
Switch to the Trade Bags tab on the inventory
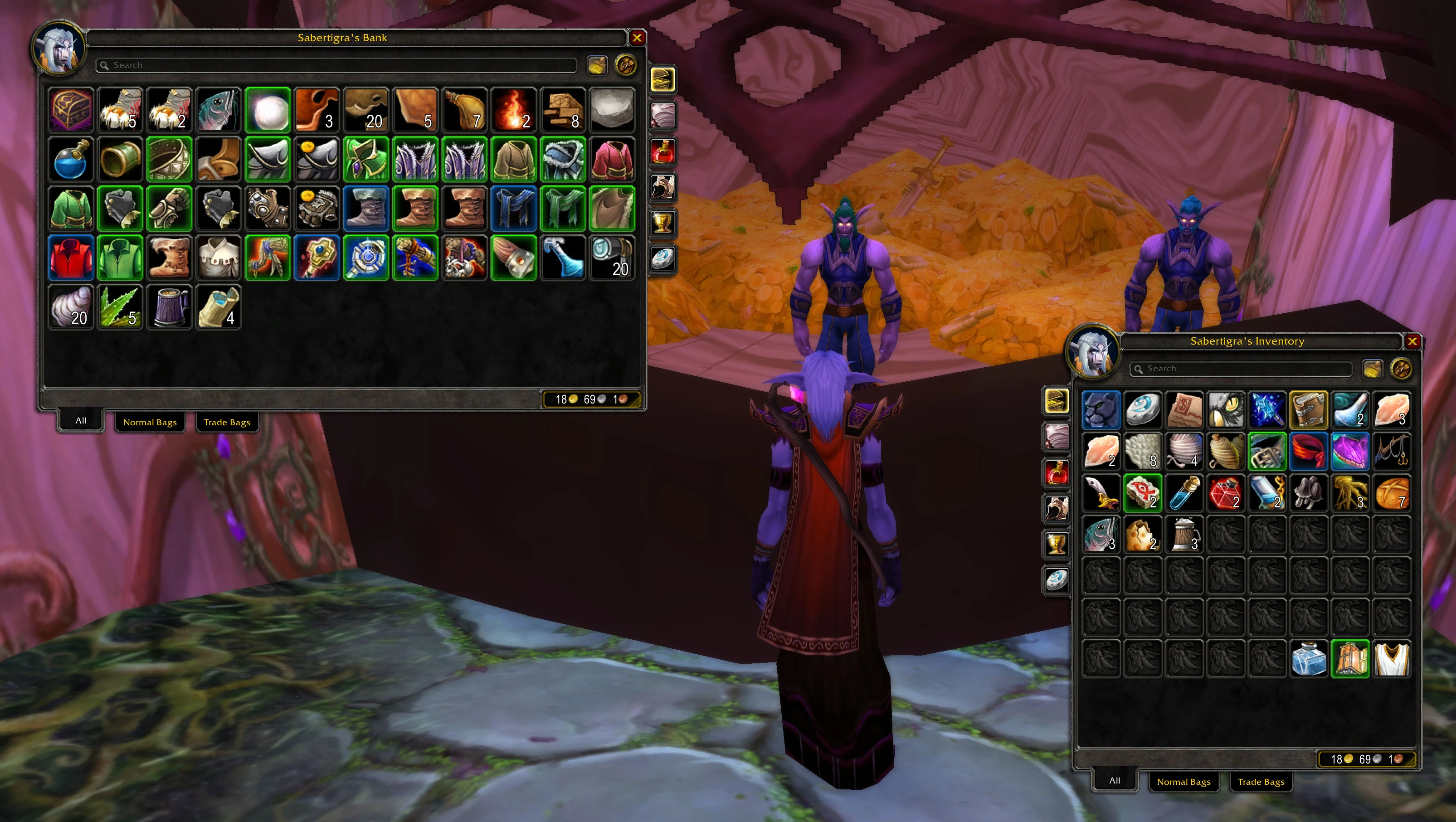(1261, 782)
